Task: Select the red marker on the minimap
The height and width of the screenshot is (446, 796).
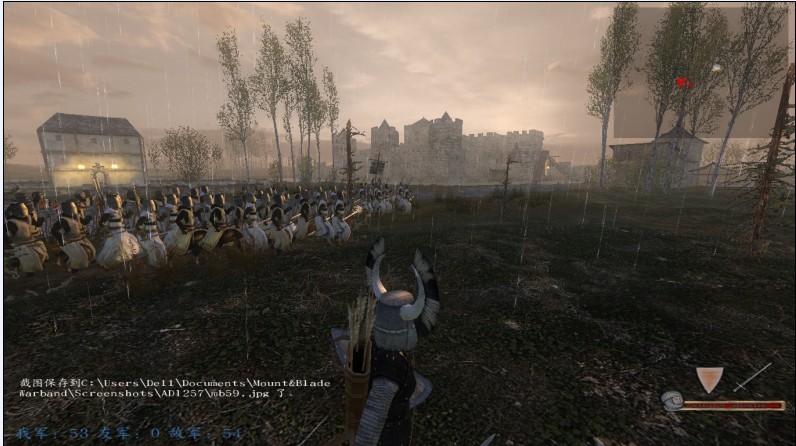Action: pos(683,83)
